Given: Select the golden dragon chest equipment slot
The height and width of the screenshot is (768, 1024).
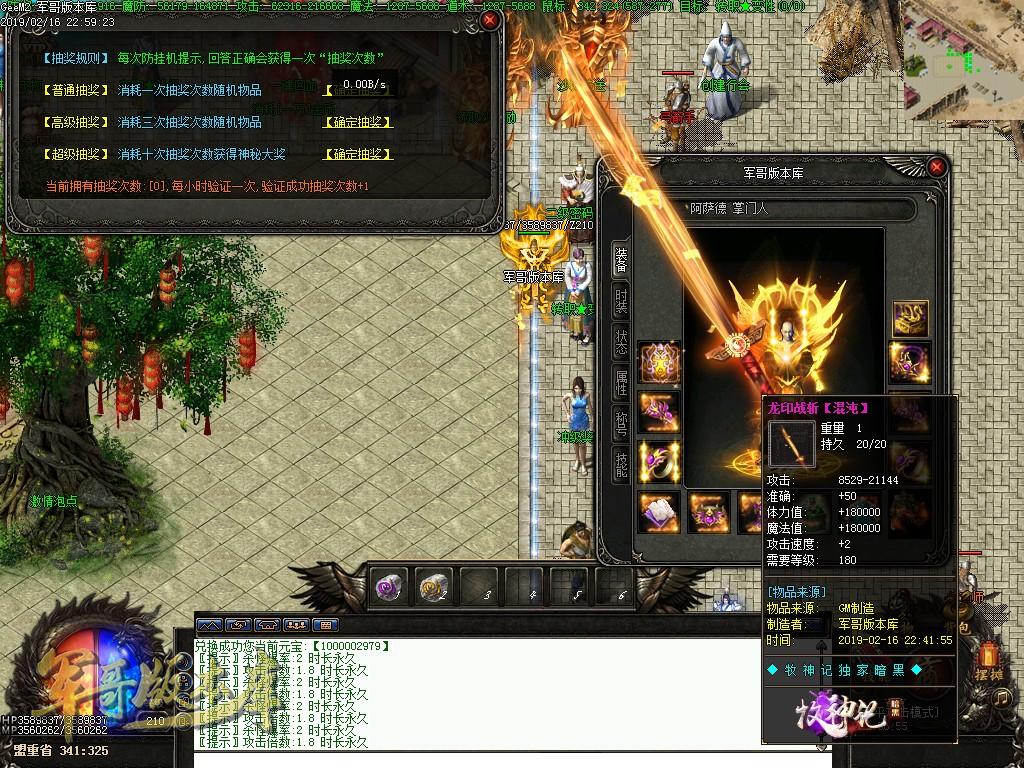Looking at the screenshot, I should 910,318.
